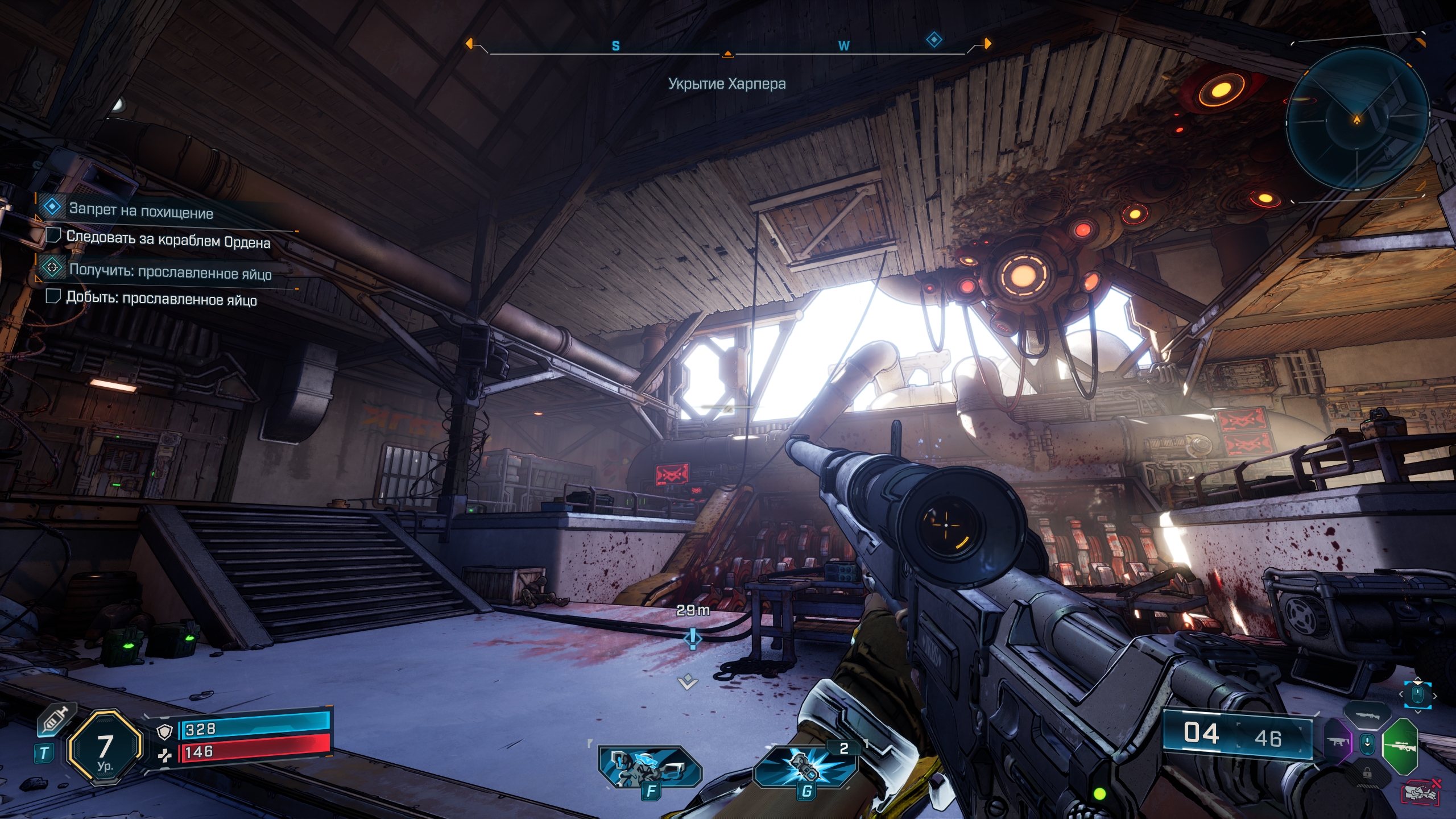Click the locked fourth weapon slot
Screen dimensions: 1456x819
click(1367, 773)
